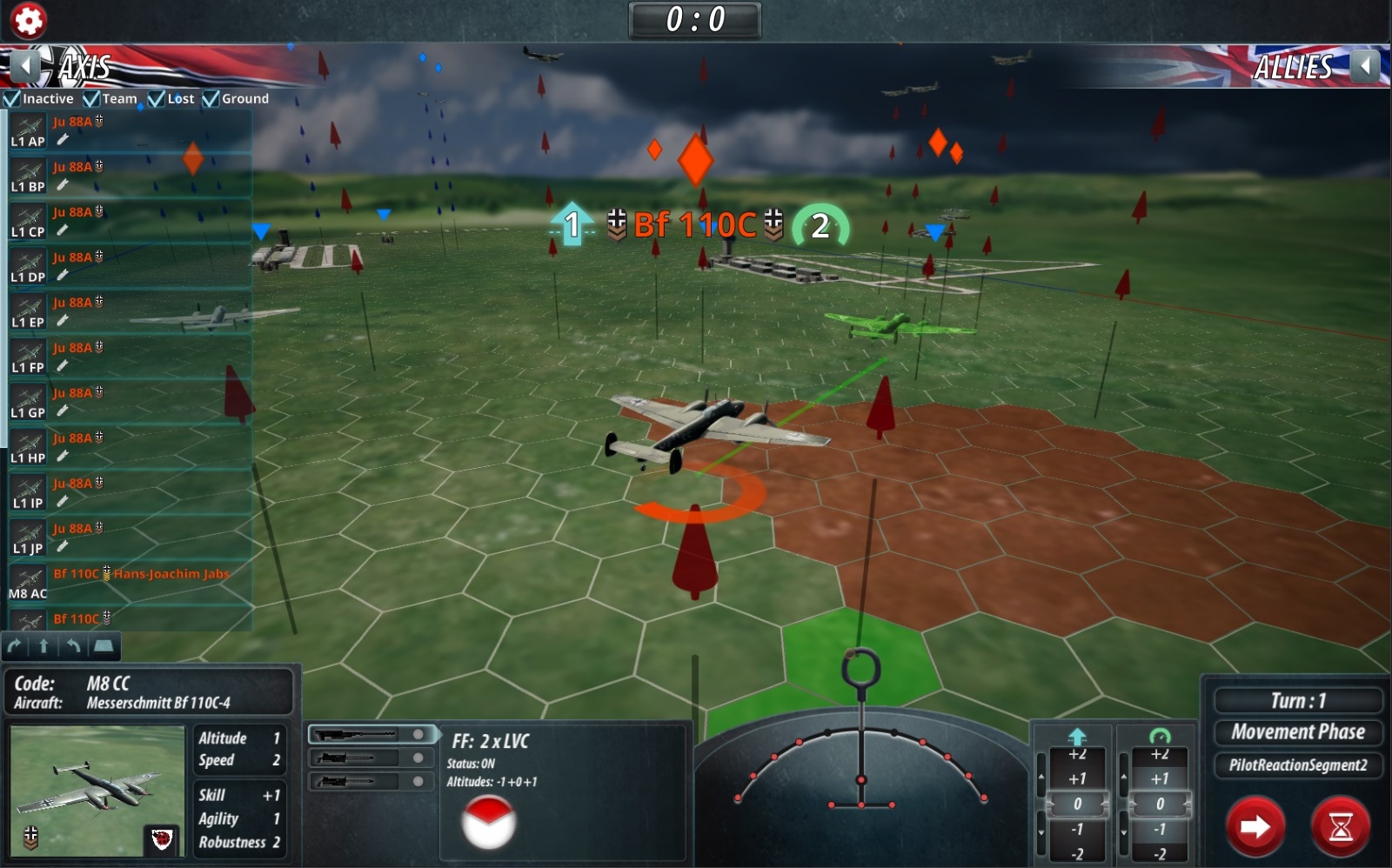Pick the Ju 88A L1 JP row

(130, 538)
